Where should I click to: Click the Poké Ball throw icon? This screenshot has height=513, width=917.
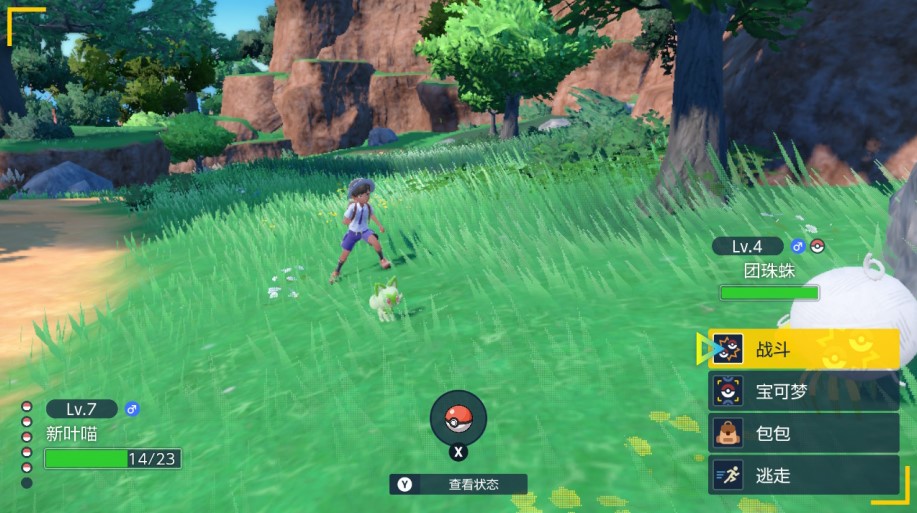[458, 417]
